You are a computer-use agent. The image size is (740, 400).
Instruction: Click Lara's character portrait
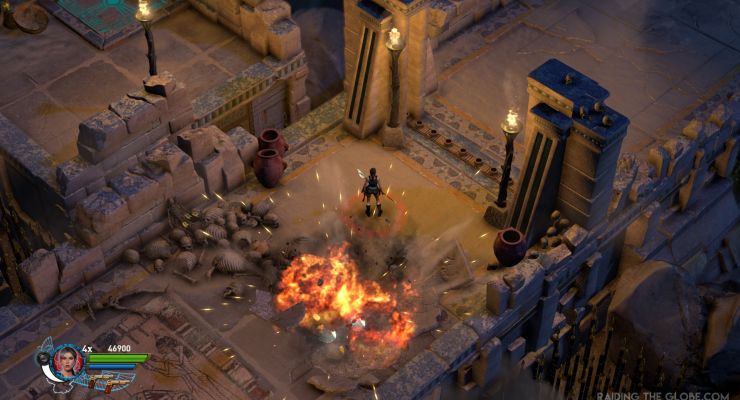point(68,360)
